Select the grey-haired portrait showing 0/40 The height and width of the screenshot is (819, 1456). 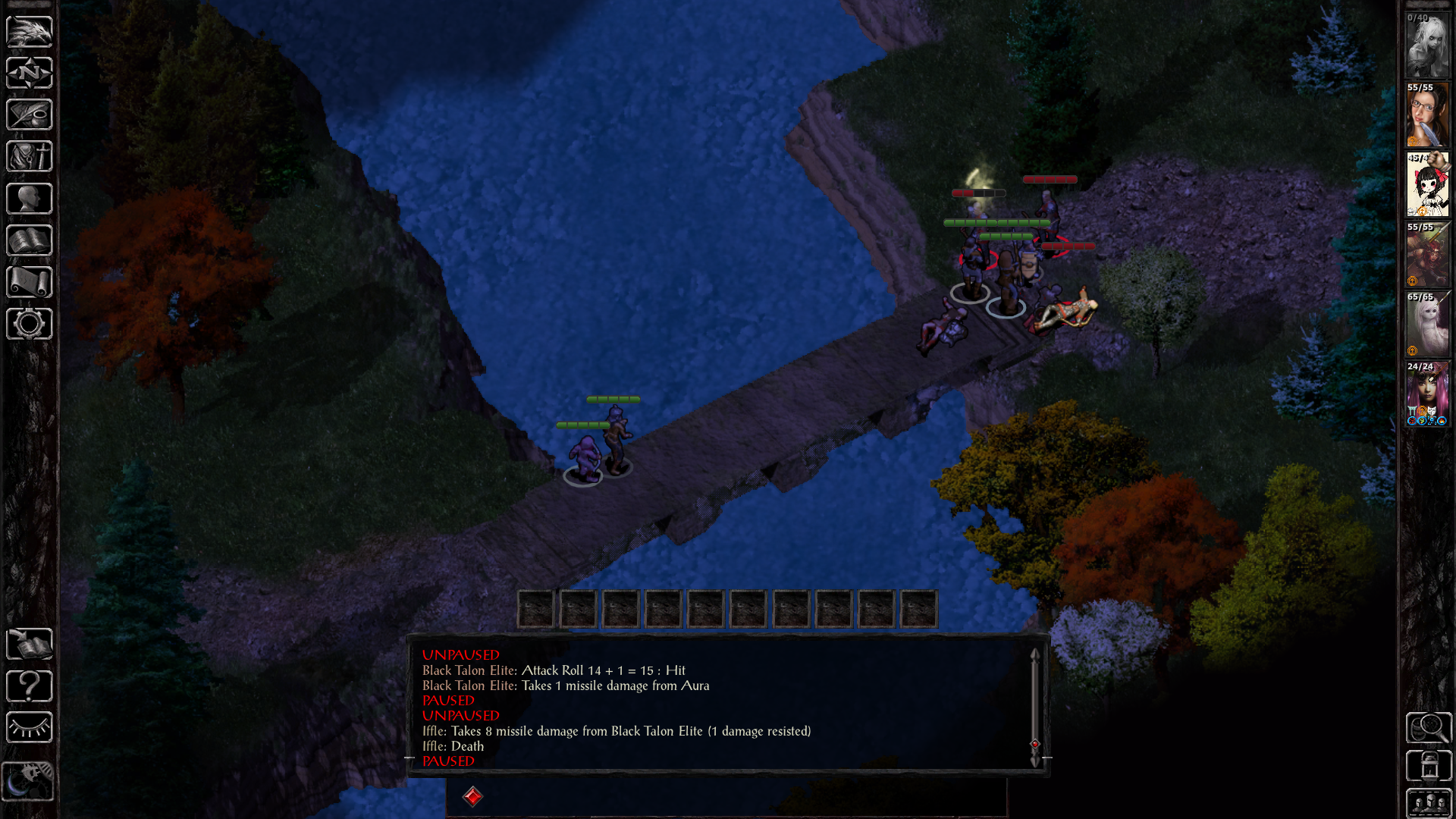point(1427,45)
